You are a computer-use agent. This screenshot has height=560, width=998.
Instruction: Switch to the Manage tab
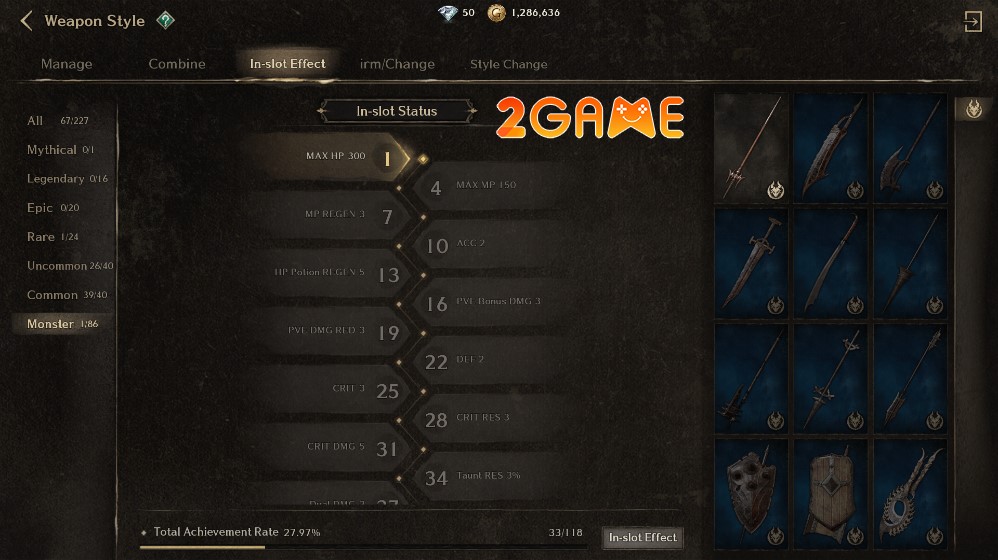tap(66, 64)
